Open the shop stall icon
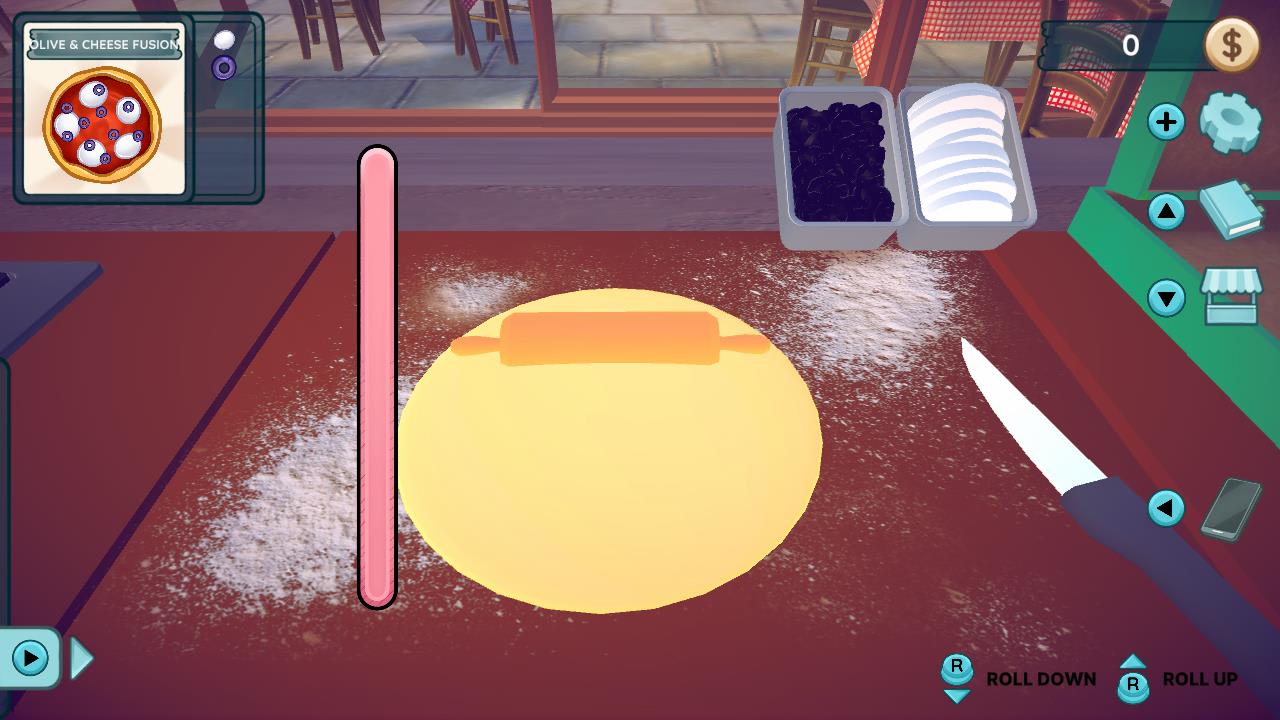Viewport: 1280px width, 720px height. point(1234,297)
